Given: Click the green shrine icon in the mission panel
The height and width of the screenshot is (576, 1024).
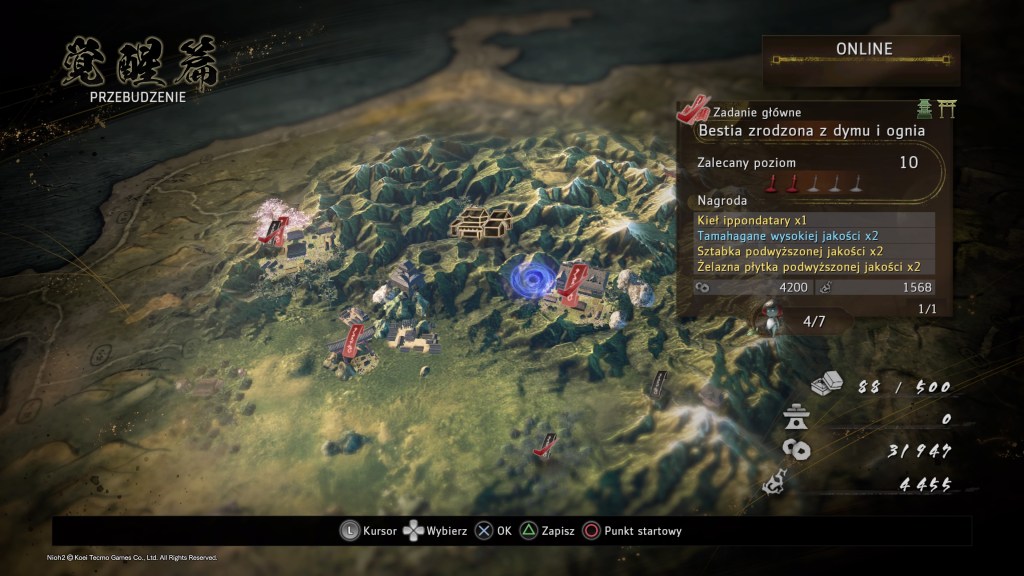Looking at the screenshot, I should pos(924,110).
